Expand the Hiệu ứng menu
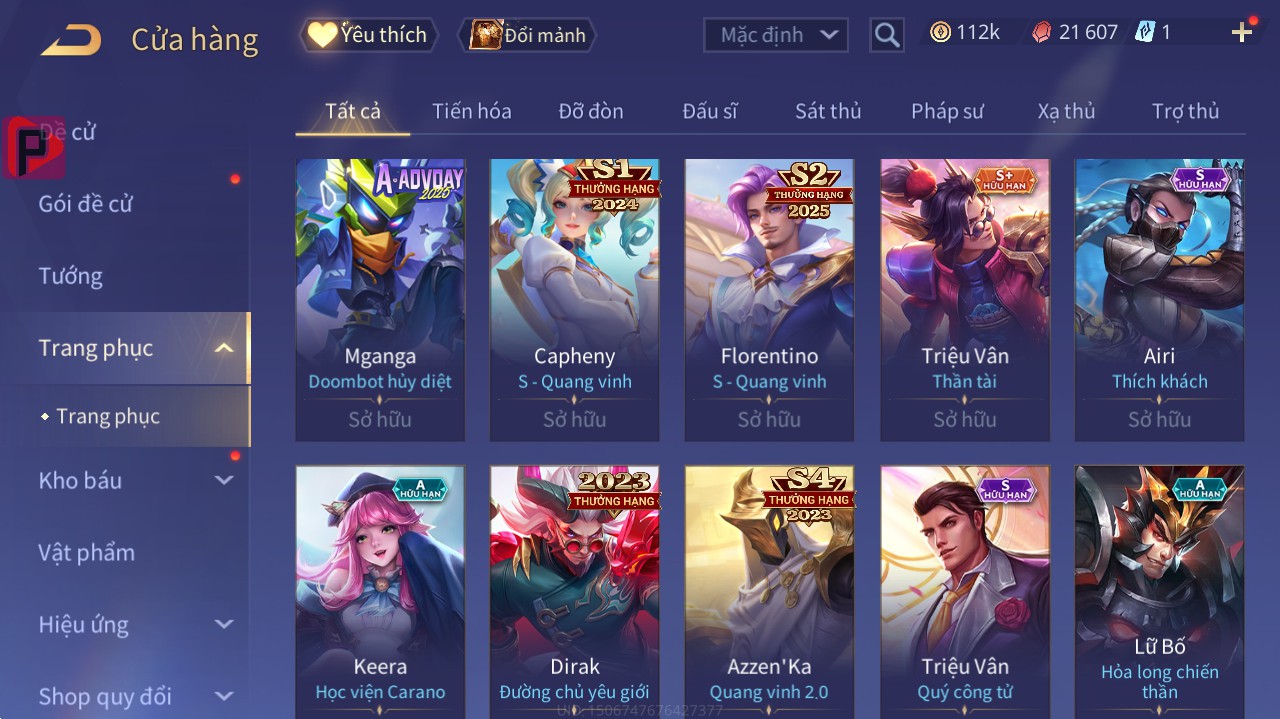This screenshot has width=1280, height=719. (130, 625)
